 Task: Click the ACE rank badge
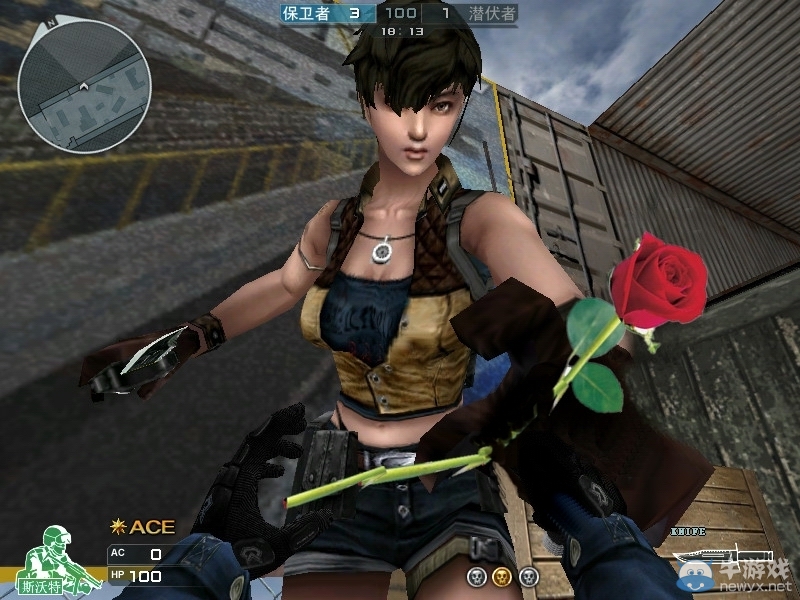[143, 527]
